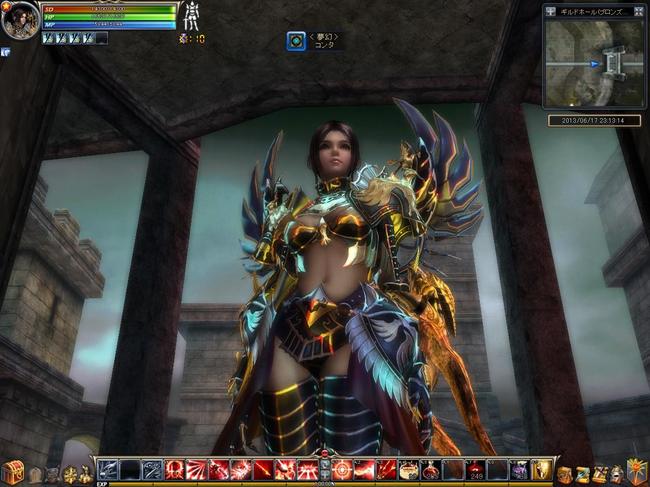
Task: Click the white armor durability figure icon
Action: pyautogui.click(x=189, y=18)
